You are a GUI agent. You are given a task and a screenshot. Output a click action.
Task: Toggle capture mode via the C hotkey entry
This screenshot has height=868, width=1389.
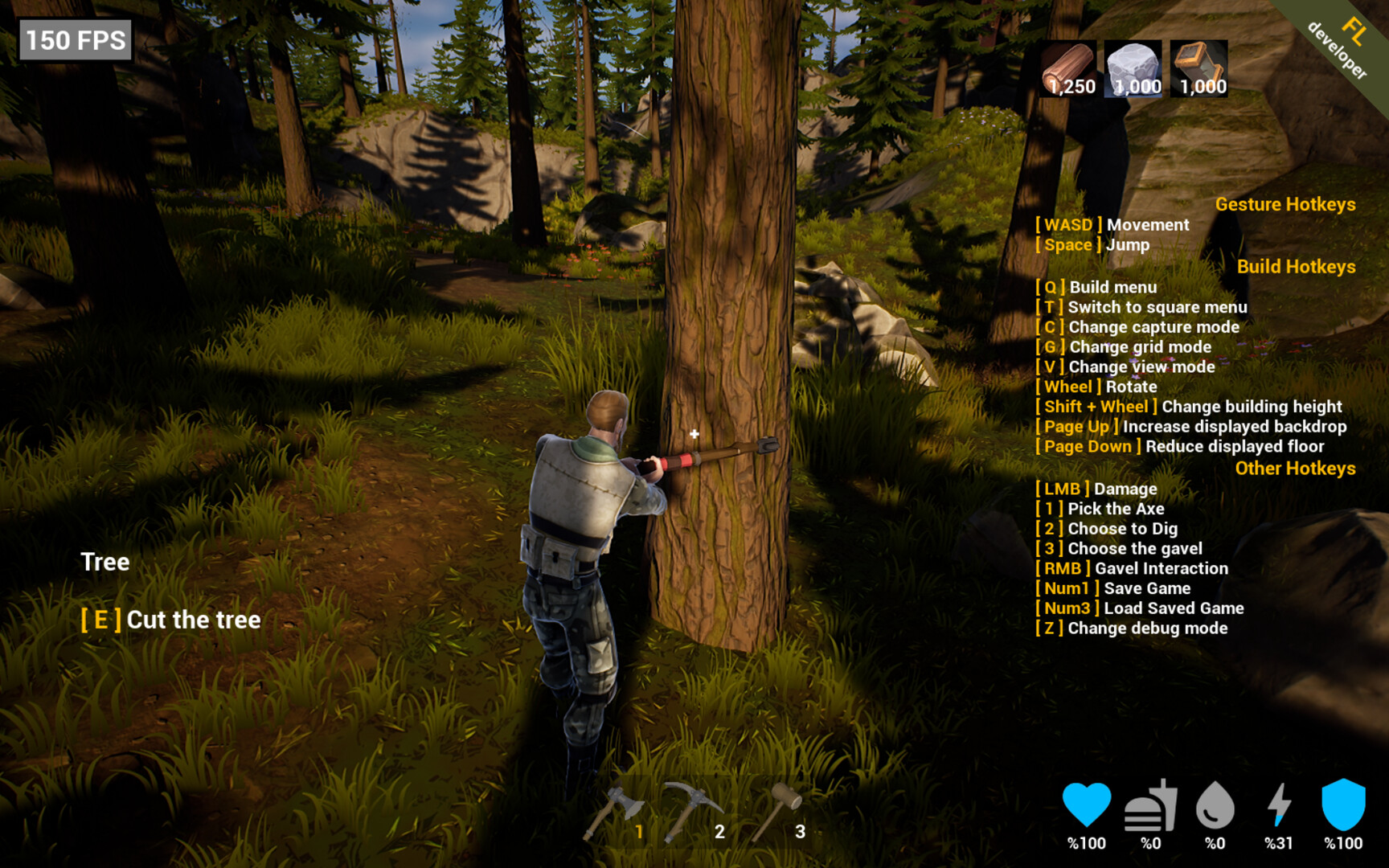pos(1137,327)
